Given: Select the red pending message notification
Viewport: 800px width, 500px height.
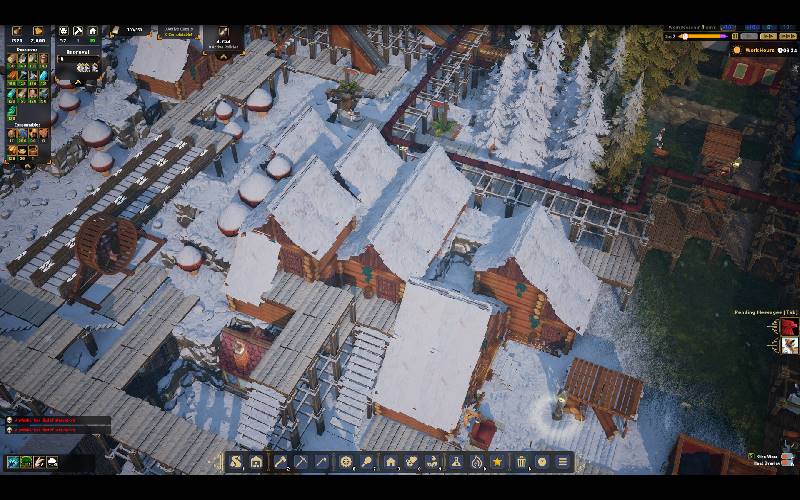Looking at the screenshot, I should pyautogui.click(x=789, y=327).
